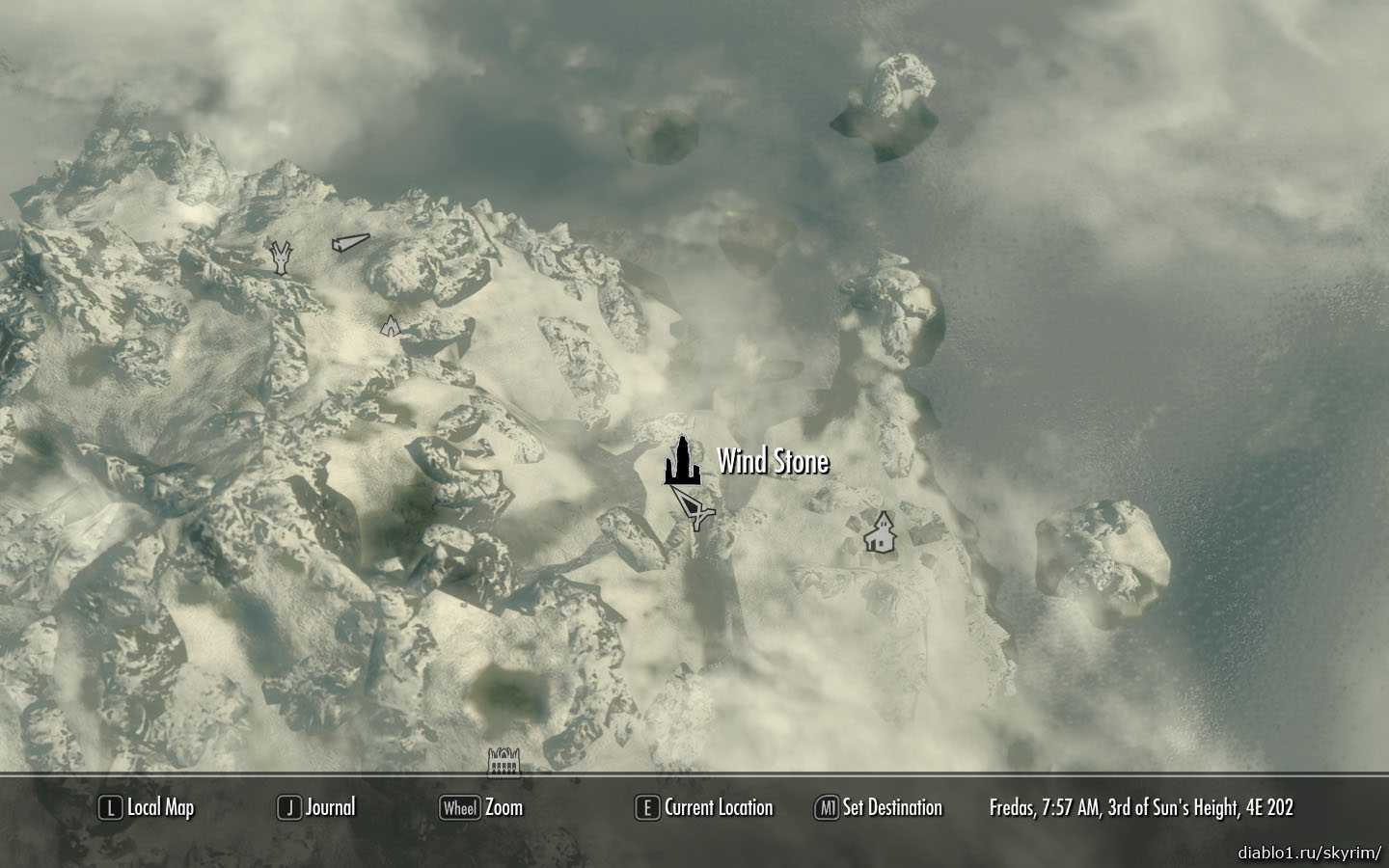Click the player arrow position marker
The image size is (1389, 868).
pyautogui.click(x=694, y=506)
